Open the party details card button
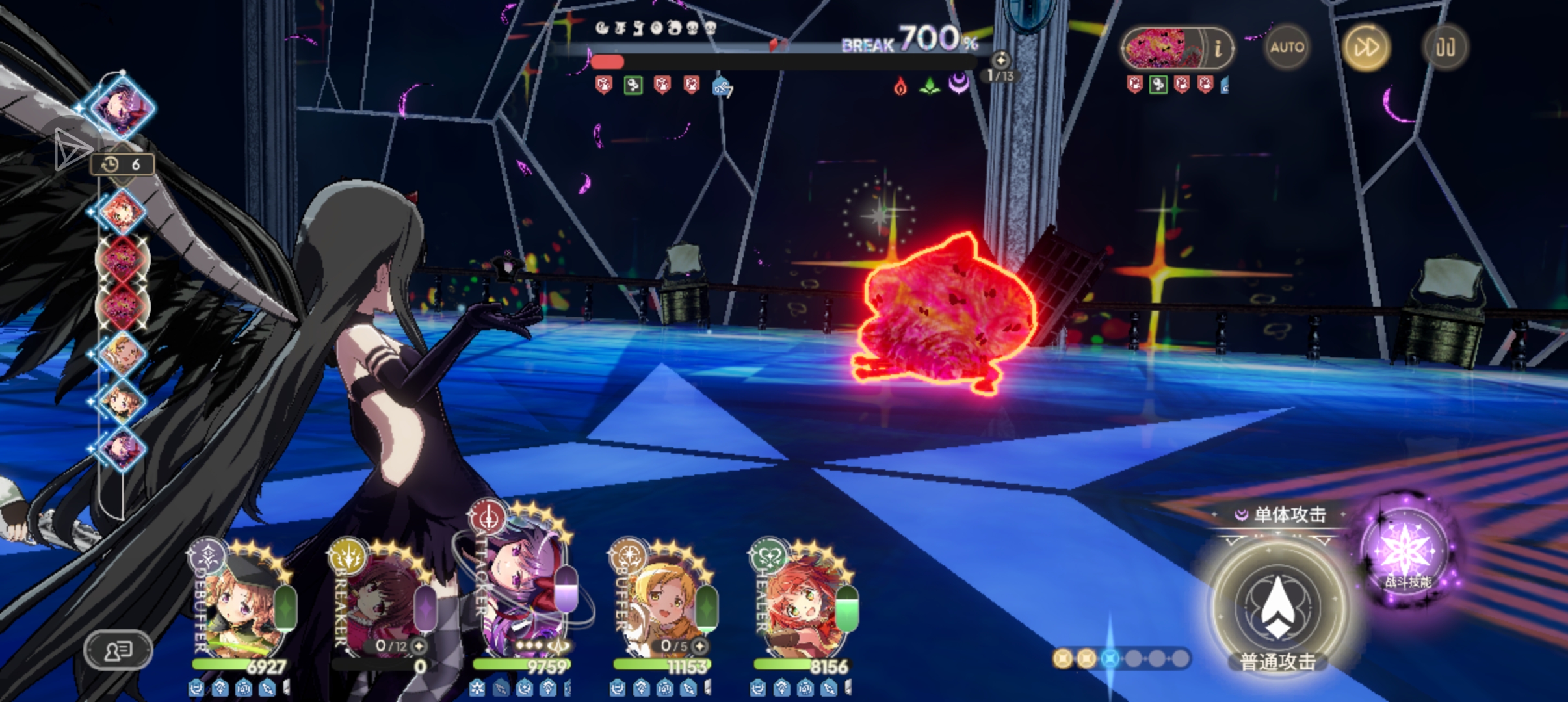Image resolution: width=1568 pixels, height=702 pixels. point(118,649)
